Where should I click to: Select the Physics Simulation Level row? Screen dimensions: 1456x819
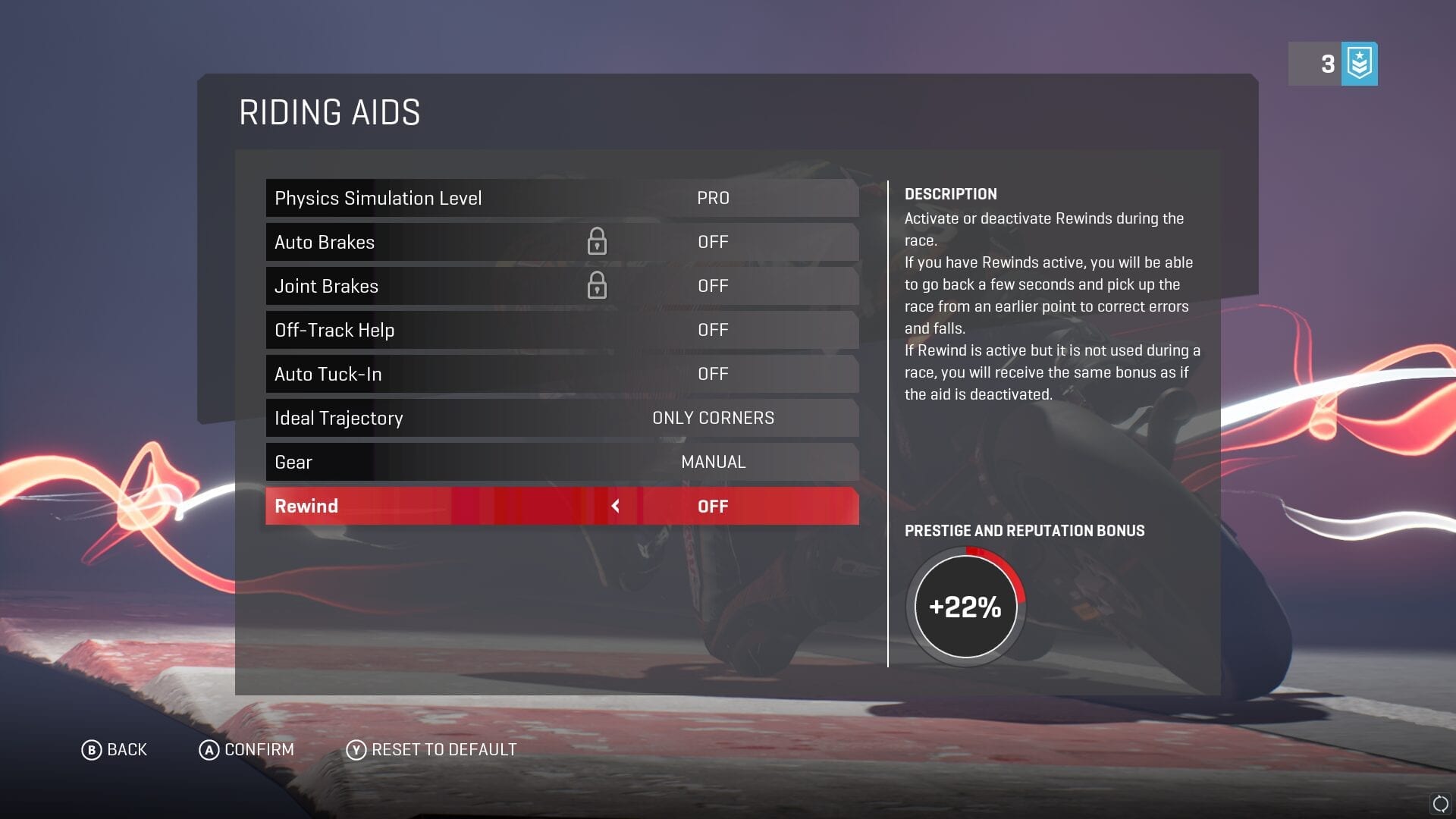[561, 198]
